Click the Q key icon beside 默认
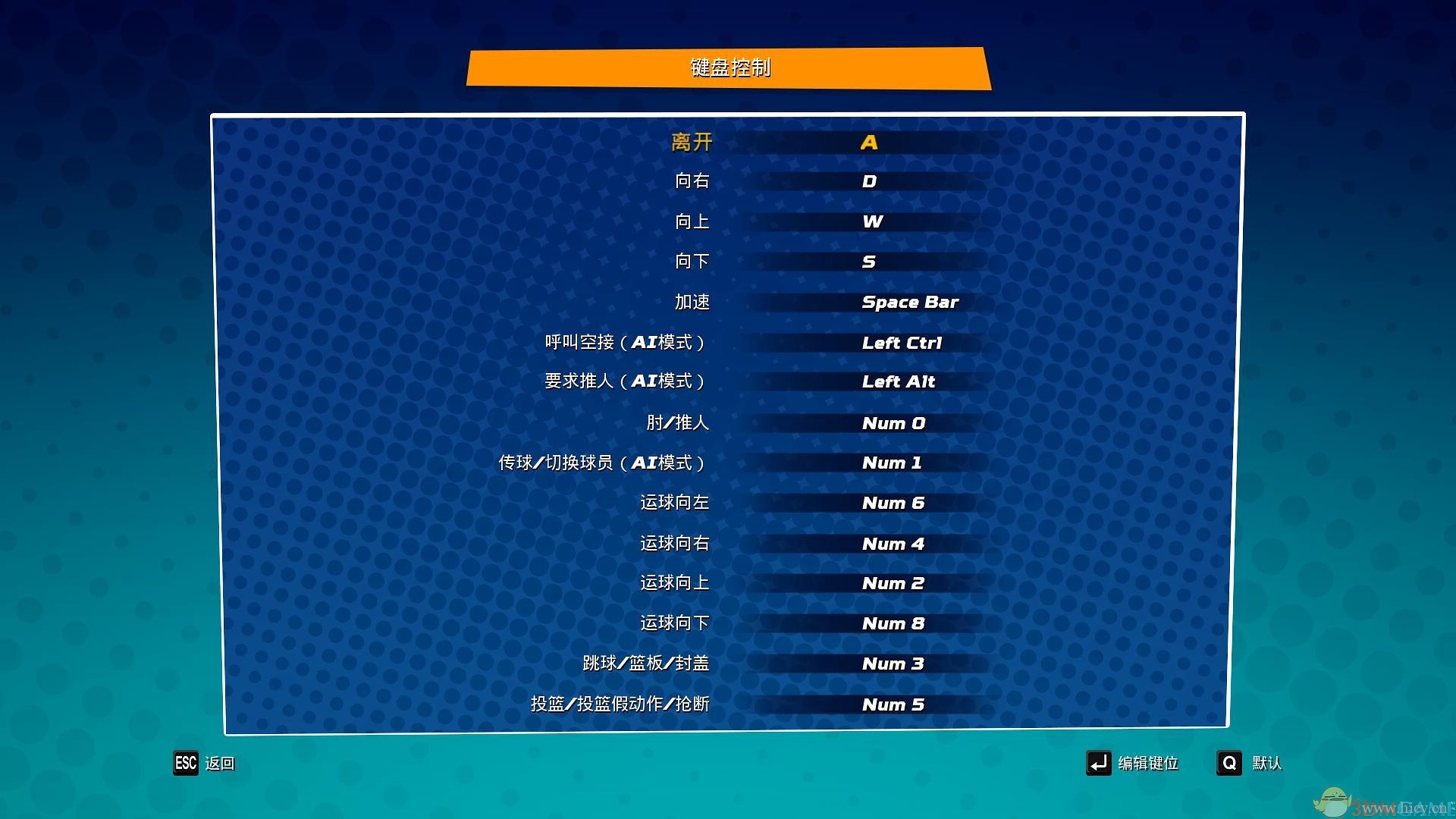 (x=1230, y=763)
